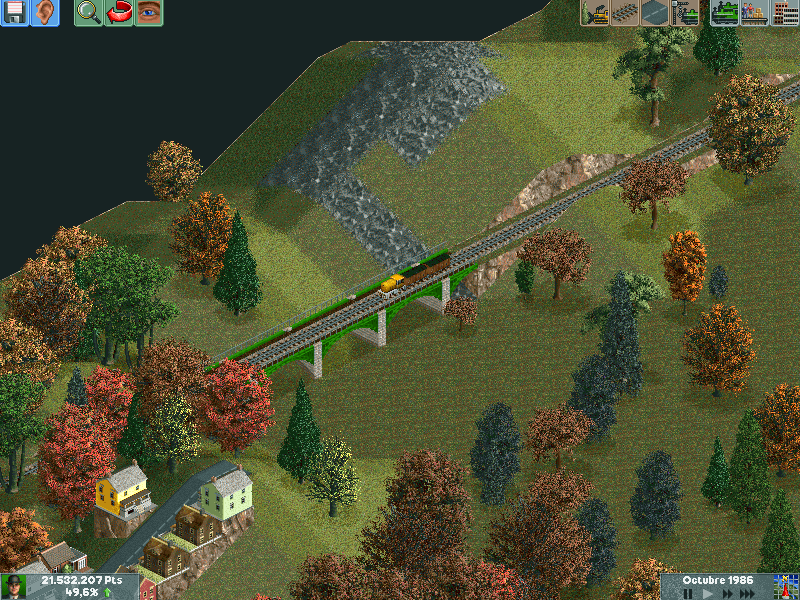Open the floppy disk save/load menu

point(14,13)
